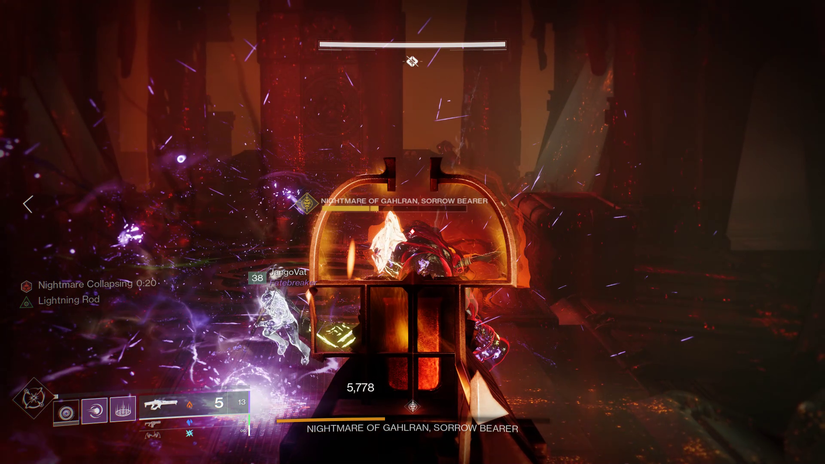The image size is (825, 464).
Task: Select the Super ability diamond icon
Action: [x=33, y=398]
